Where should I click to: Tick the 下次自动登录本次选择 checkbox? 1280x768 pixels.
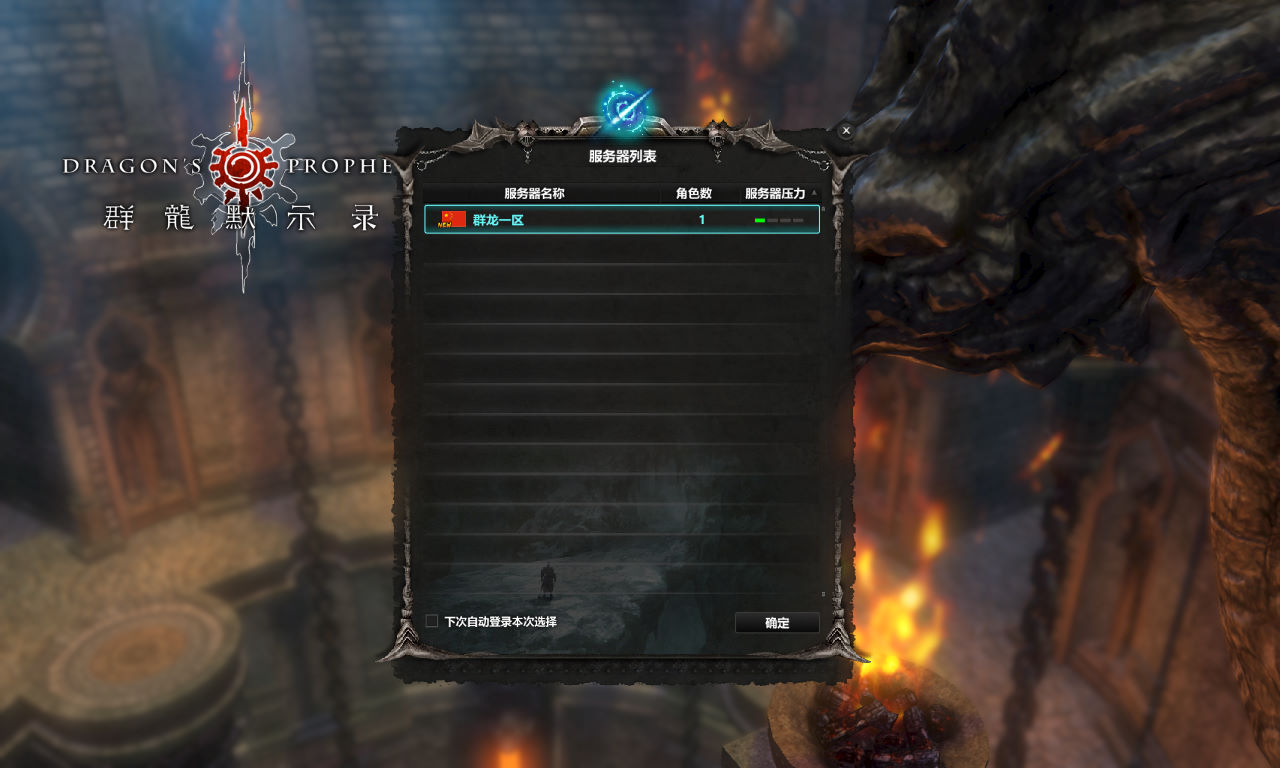(x=432, y=621)
